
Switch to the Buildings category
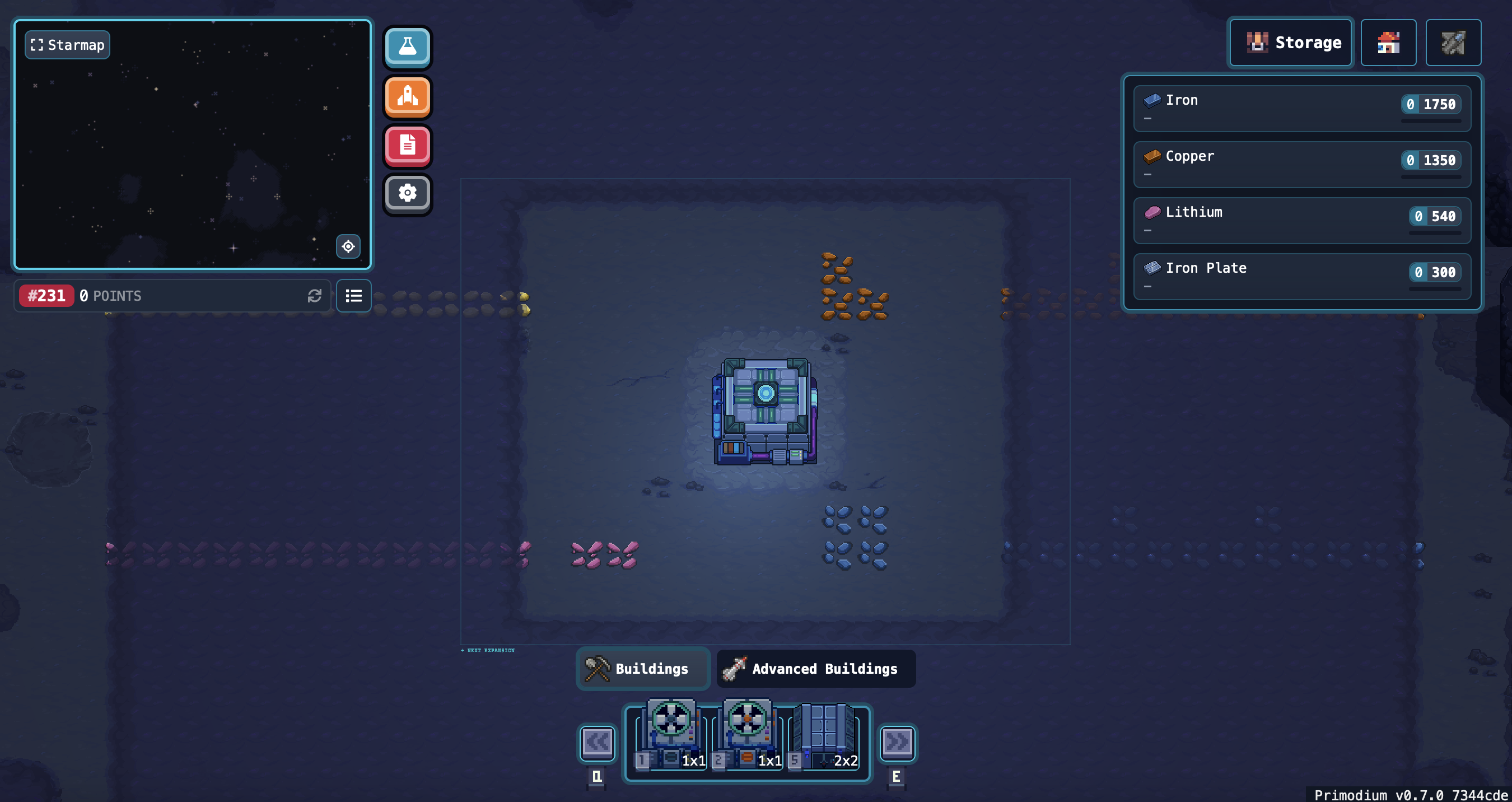643,669
